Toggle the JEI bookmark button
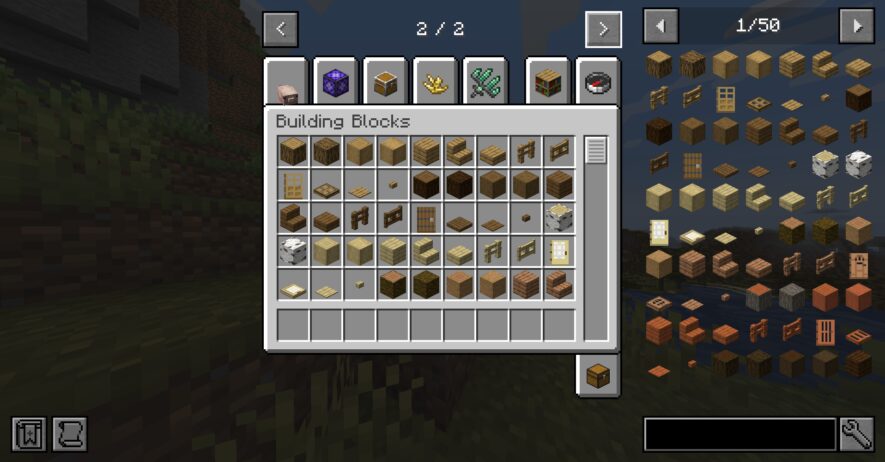885x462 pixels. pyautogui.click(x=29, y=434)
